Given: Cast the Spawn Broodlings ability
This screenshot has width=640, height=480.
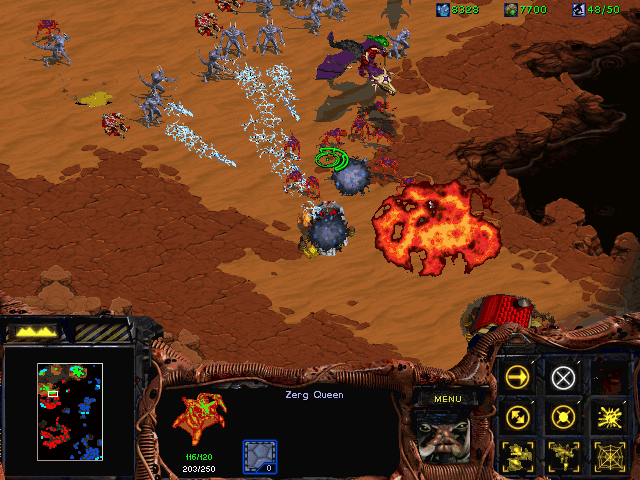Looking at the screenshot, I should click(563, 456).
